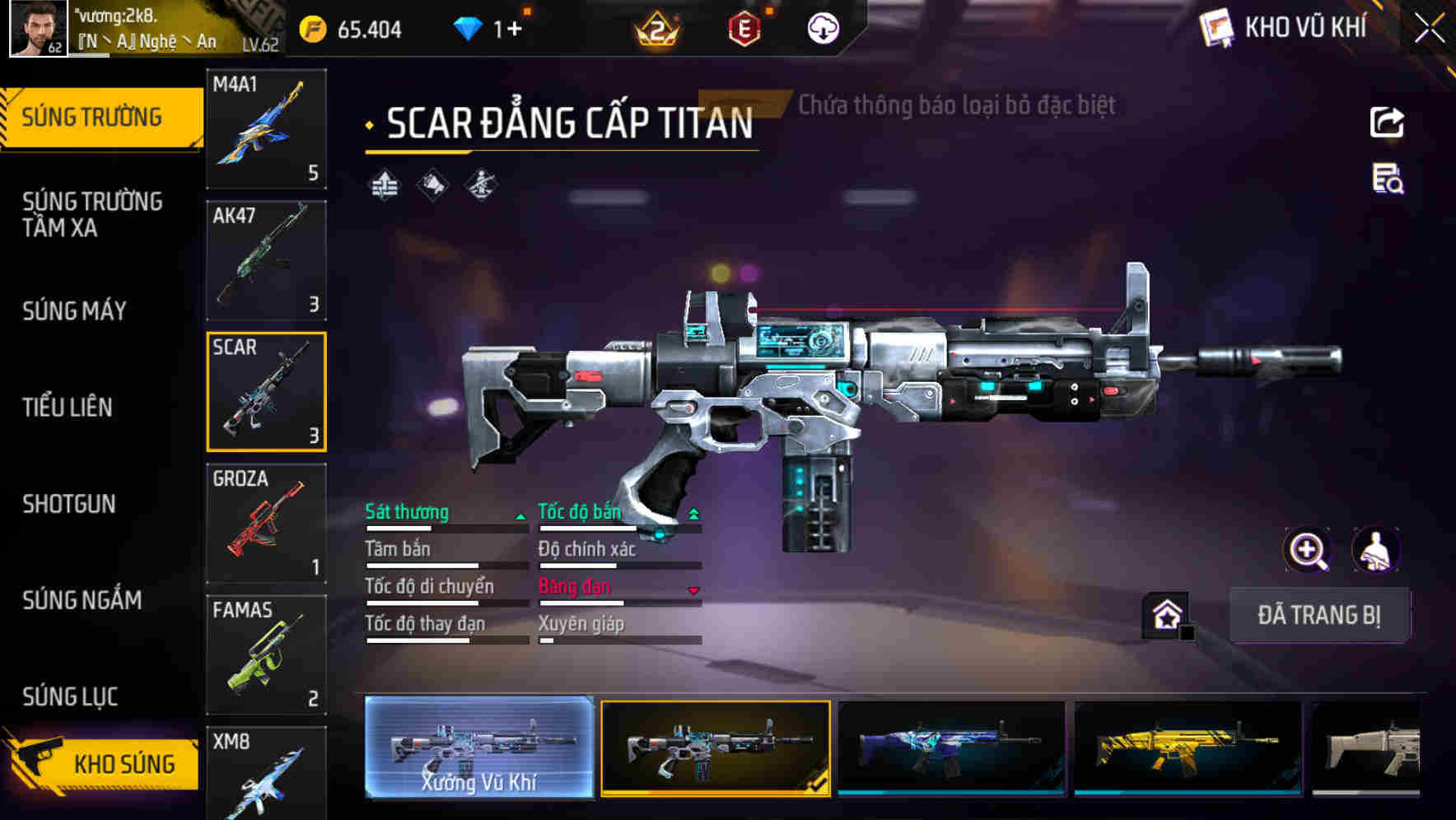Select the Tiểu Liên category

tap(68, 407)
